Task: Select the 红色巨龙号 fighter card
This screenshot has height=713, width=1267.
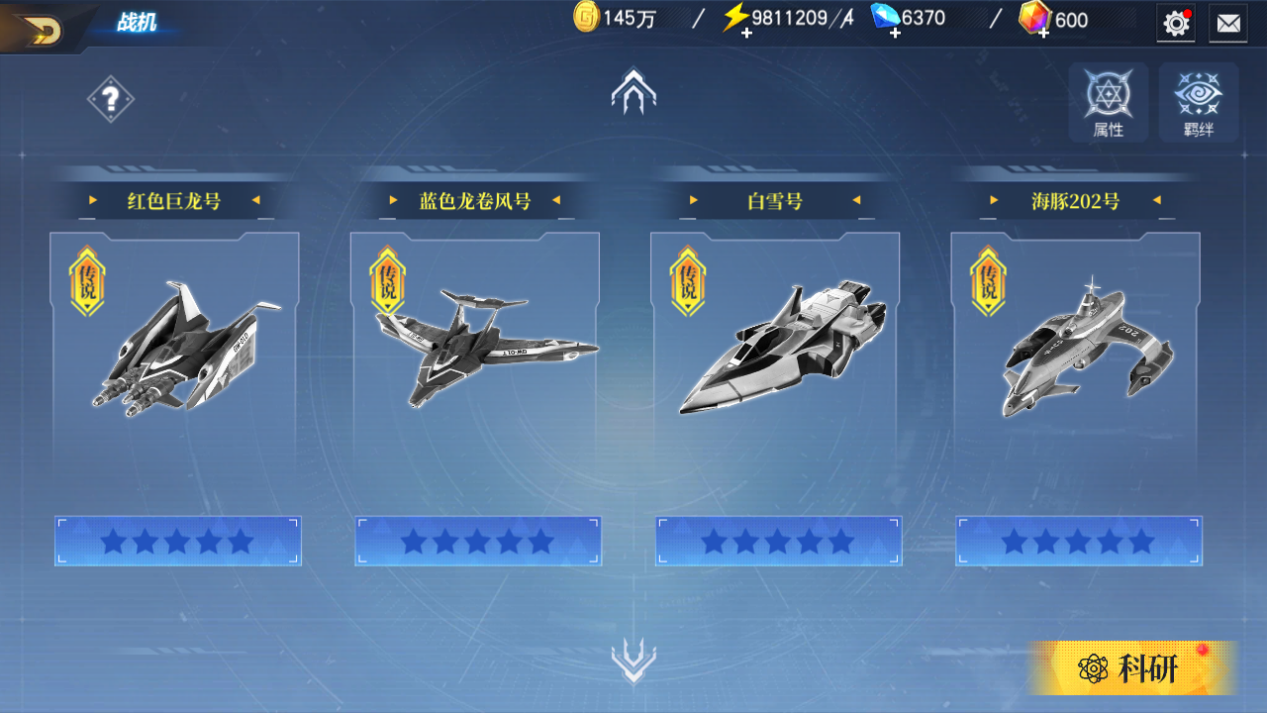Action: tap(175, 350)
